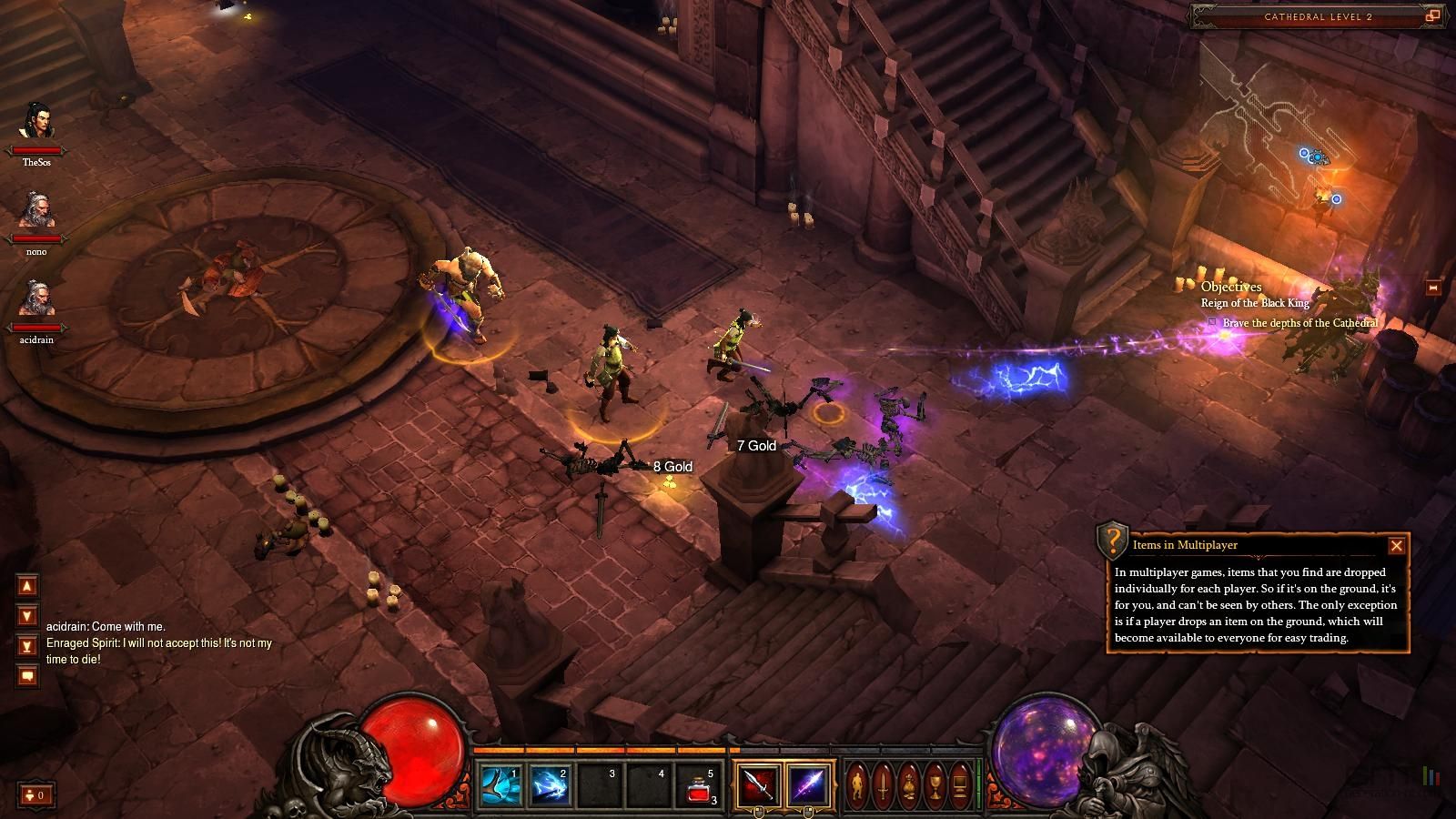Expand the Cathedral Level 2 banner icon

pos(1433,16)
